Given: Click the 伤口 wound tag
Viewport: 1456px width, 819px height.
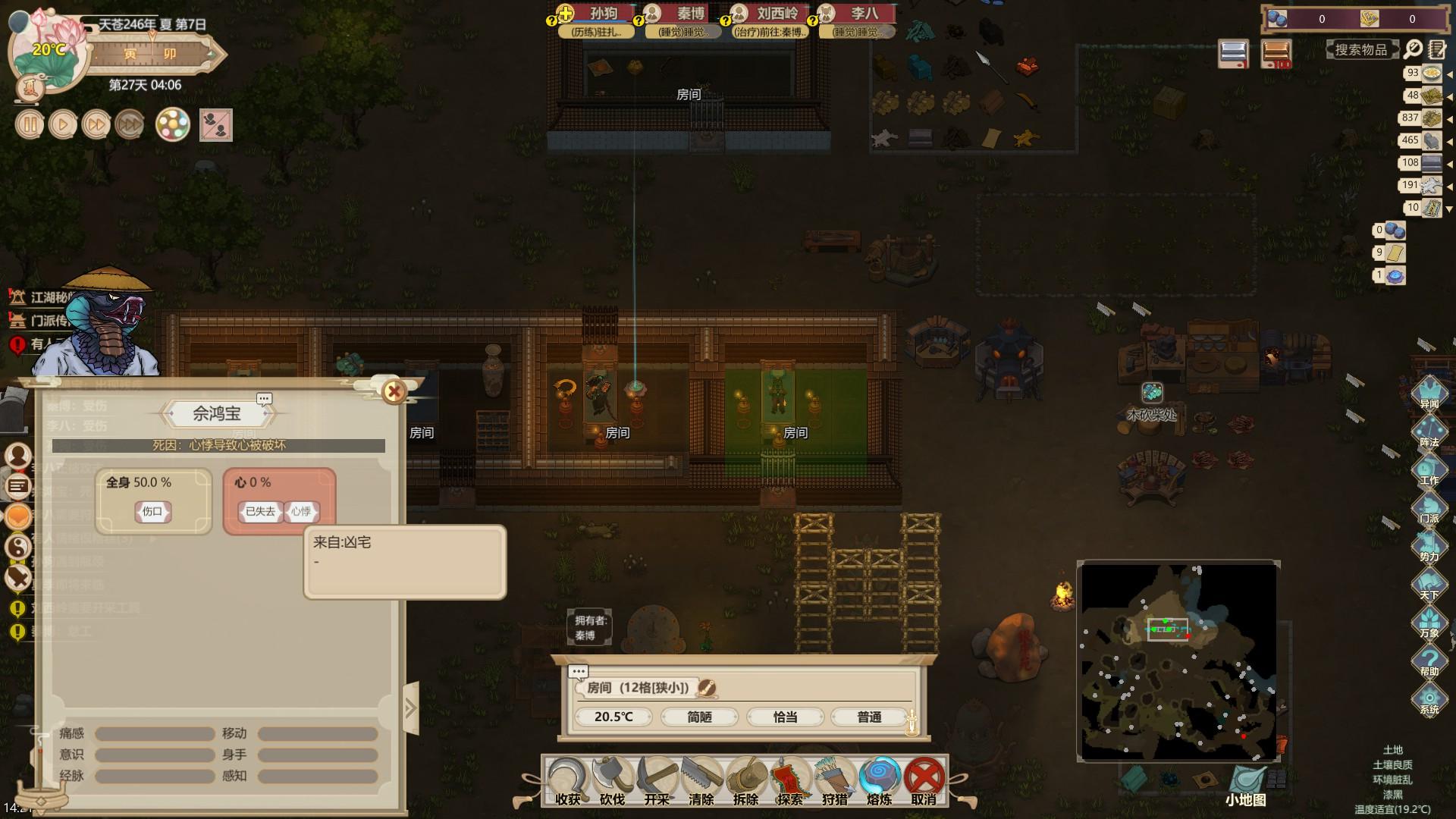Looking at the screenshot, I should [x=152, y=512].
